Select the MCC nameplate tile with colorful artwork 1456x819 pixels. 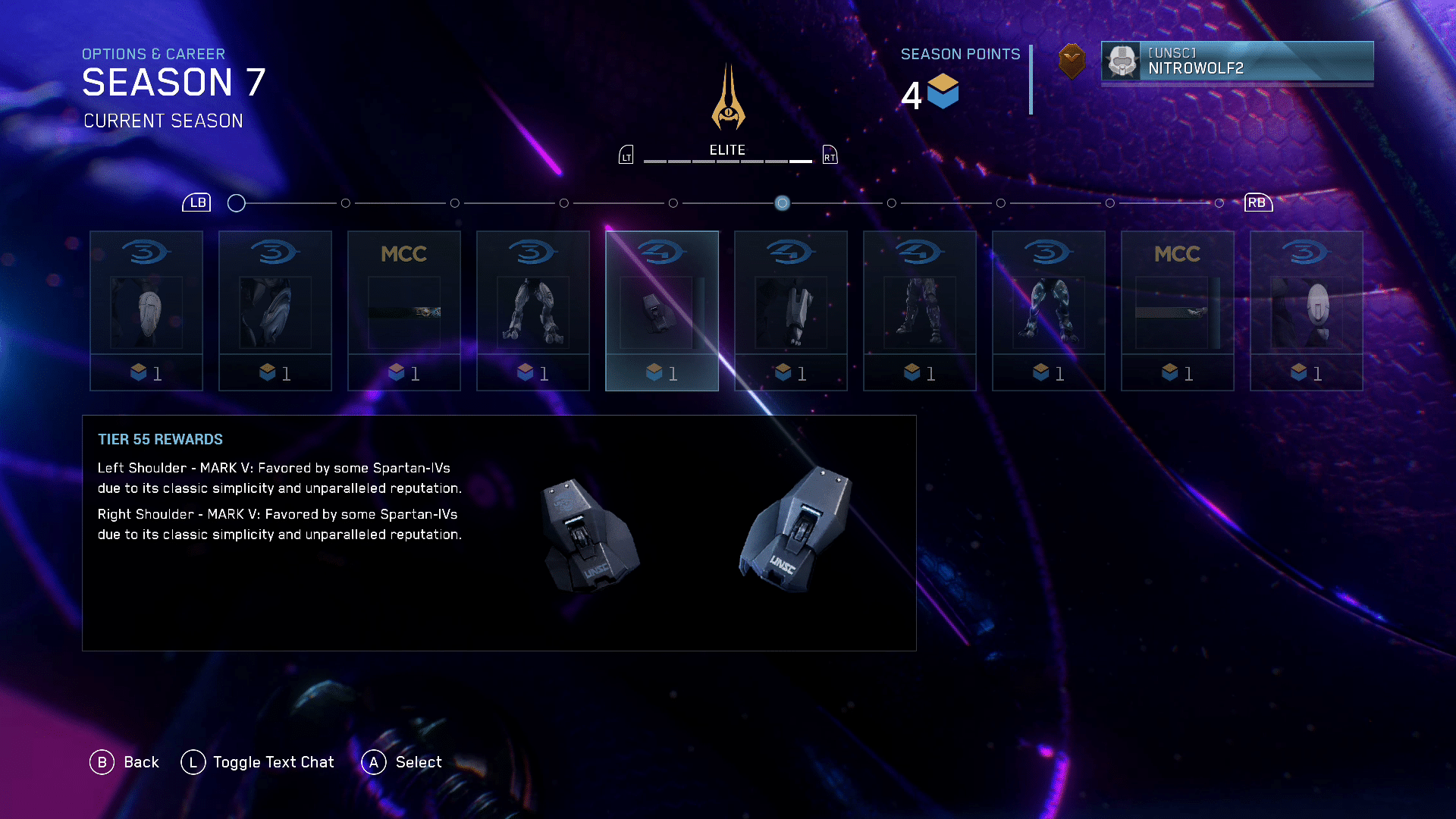pyautogui.click(x=403, y=310)
